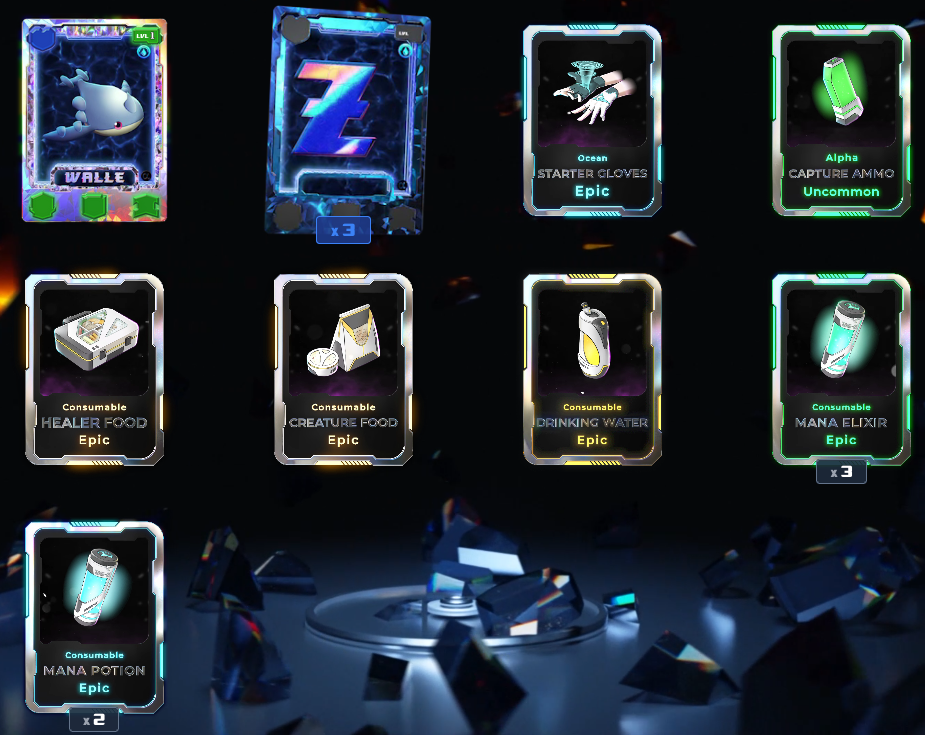Select the Mana Elixir card
The width and height of the screenshot is (925, 735).
click(841, 368)
